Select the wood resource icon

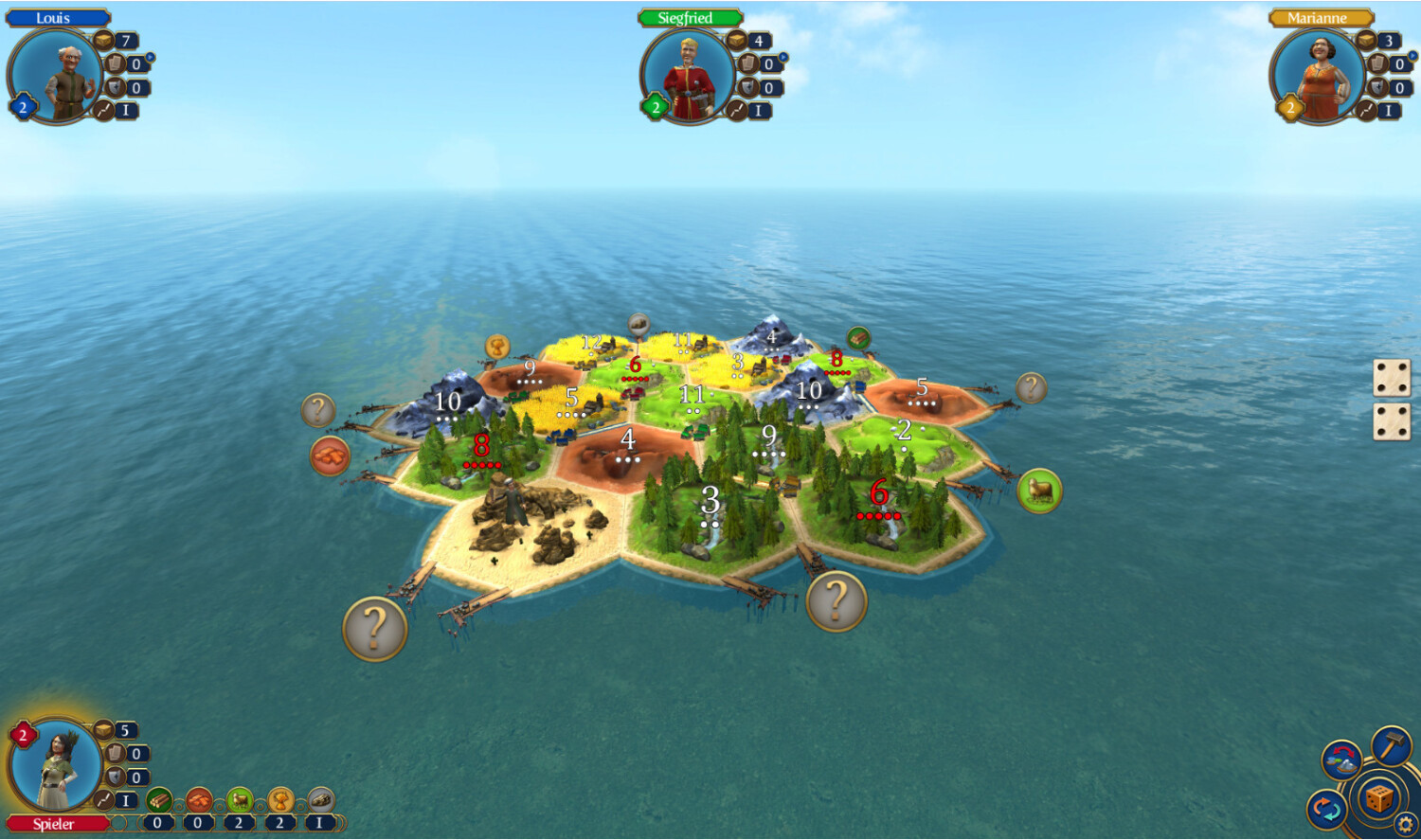click(x=158, y=801)
